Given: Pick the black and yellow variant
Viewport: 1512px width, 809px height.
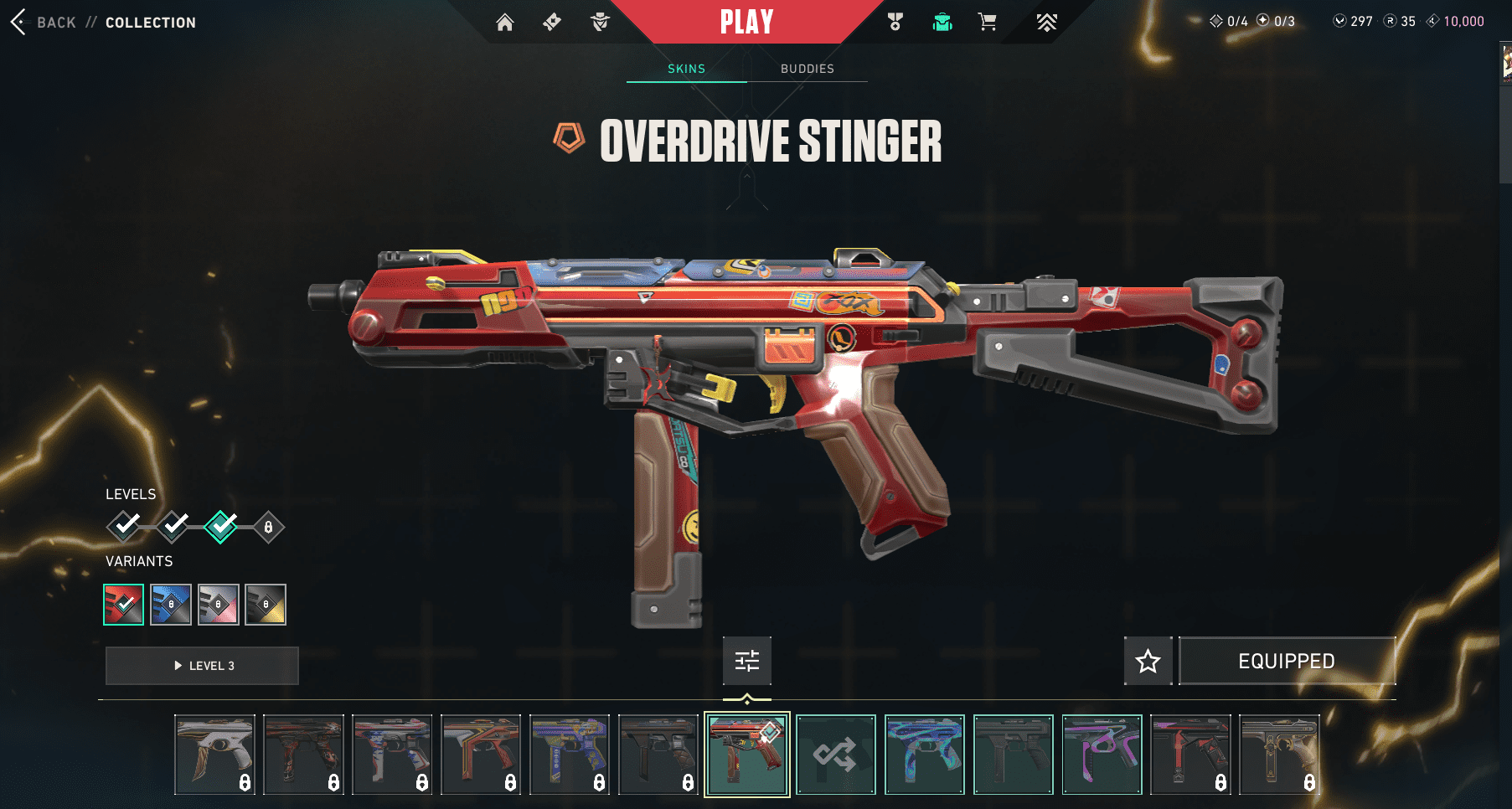Looking at the screenshot, I should pyautogui.click(x=266, y=605).
